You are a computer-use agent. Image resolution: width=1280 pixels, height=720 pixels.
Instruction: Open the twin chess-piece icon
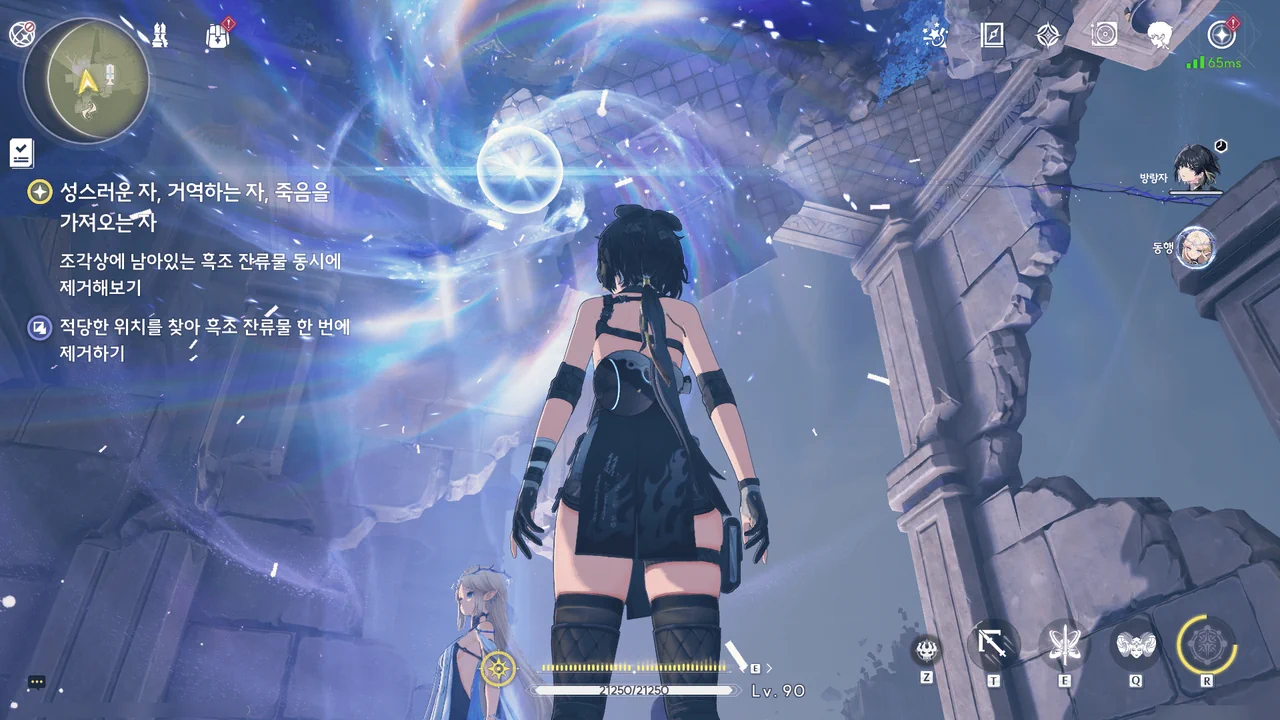(160, 36)
